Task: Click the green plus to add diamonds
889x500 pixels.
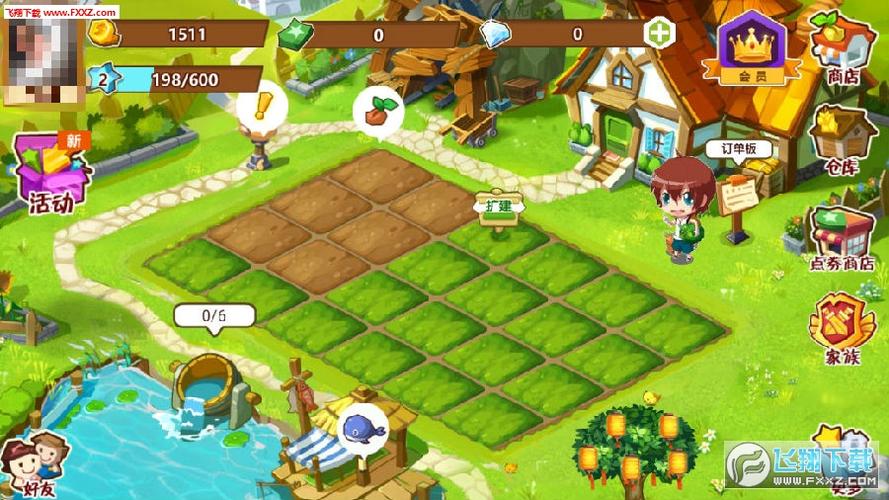Action: click(661, 33)
